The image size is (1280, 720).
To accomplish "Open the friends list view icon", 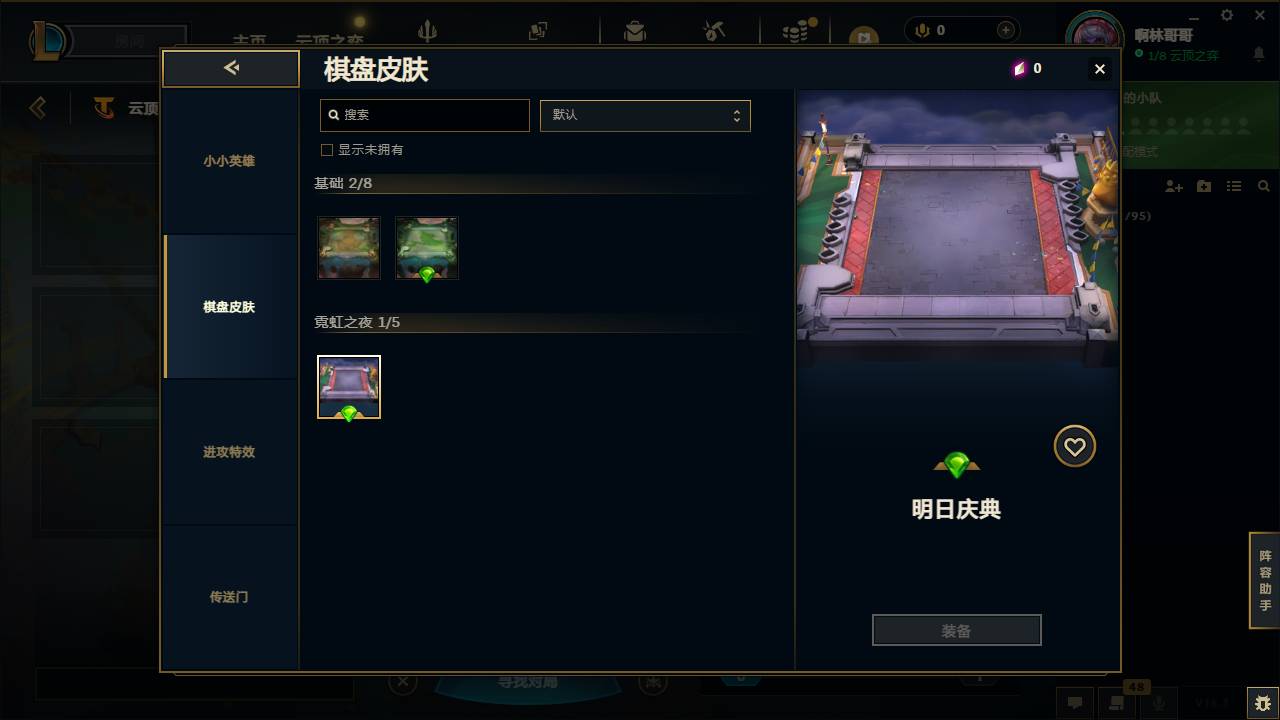I will (x=1234, y=186).
